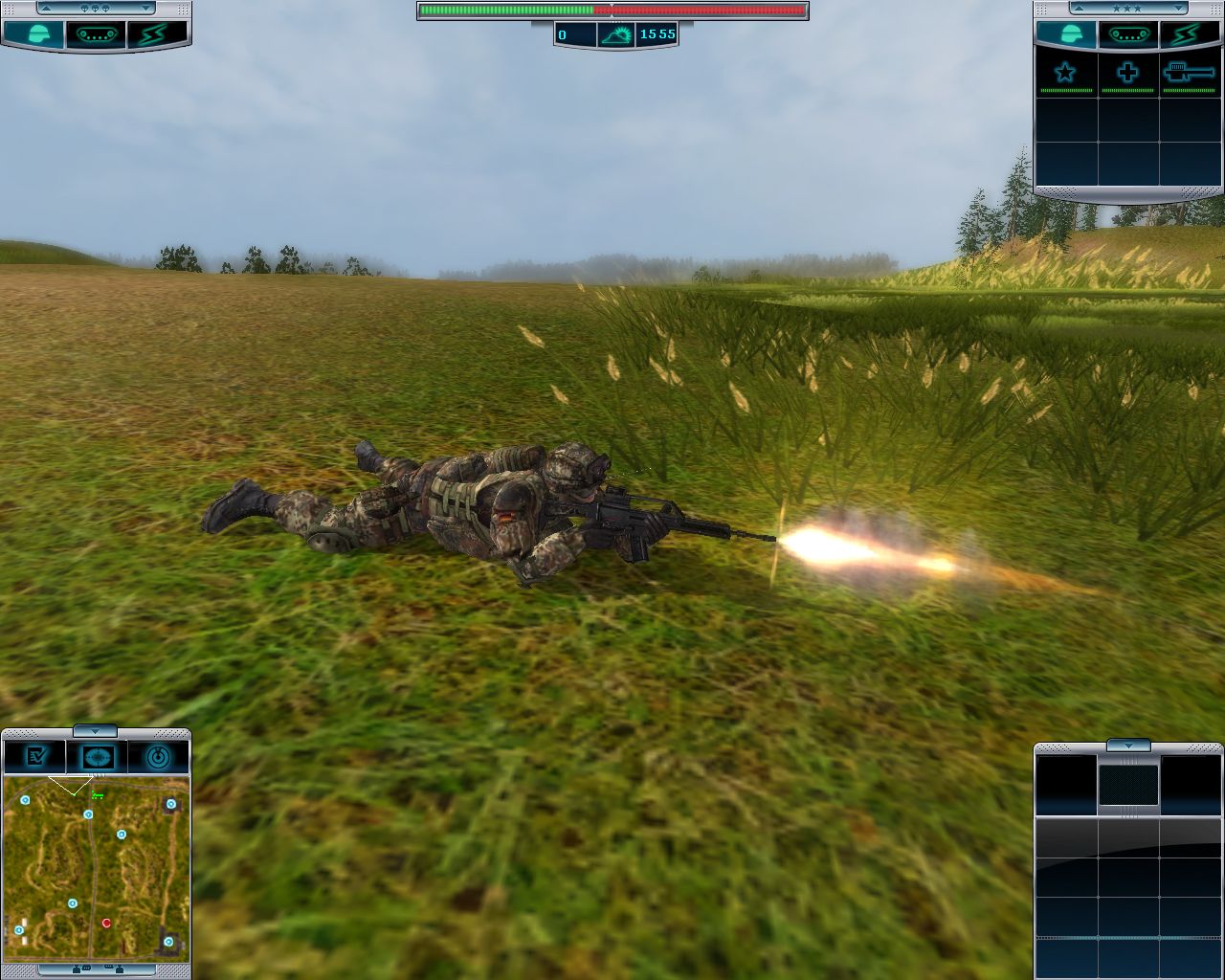1225x980 pixels.
Task: Open the chat bar below the minimap
Action: click(x=96, y=970)
